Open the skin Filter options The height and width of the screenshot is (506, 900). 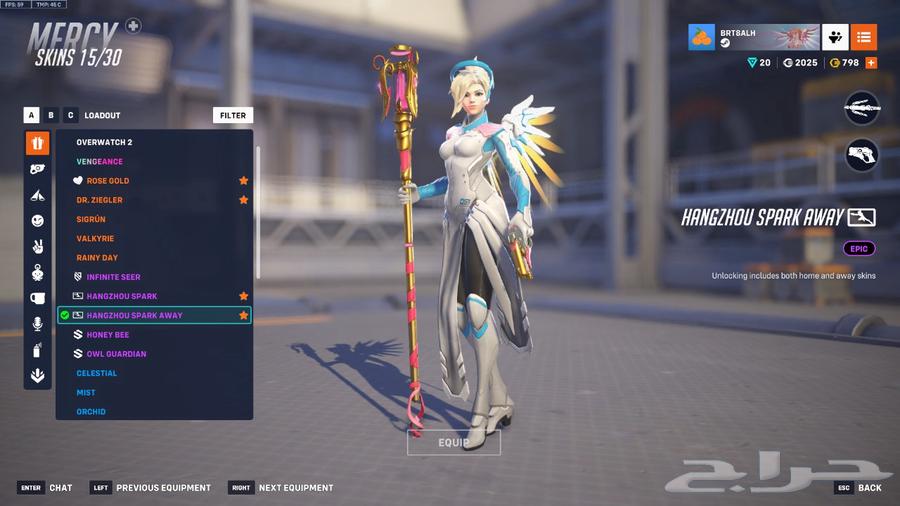pyautogui.click(x=233, y=115)
